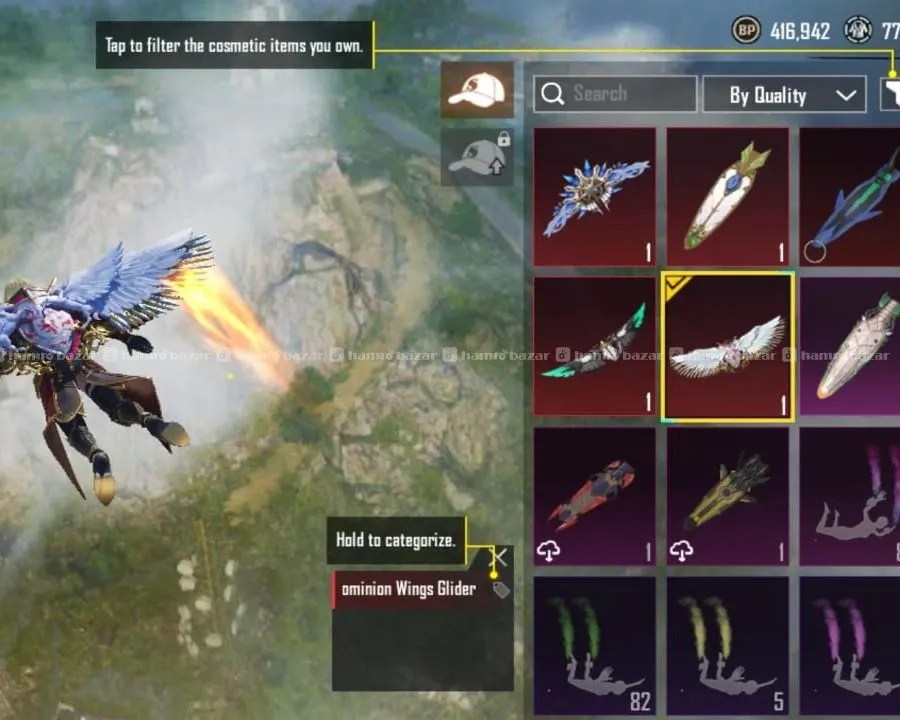Click the equipped white-winged Dominion Wings Glider
Viewport: 900px width, 720px height.
click(728, 346)
